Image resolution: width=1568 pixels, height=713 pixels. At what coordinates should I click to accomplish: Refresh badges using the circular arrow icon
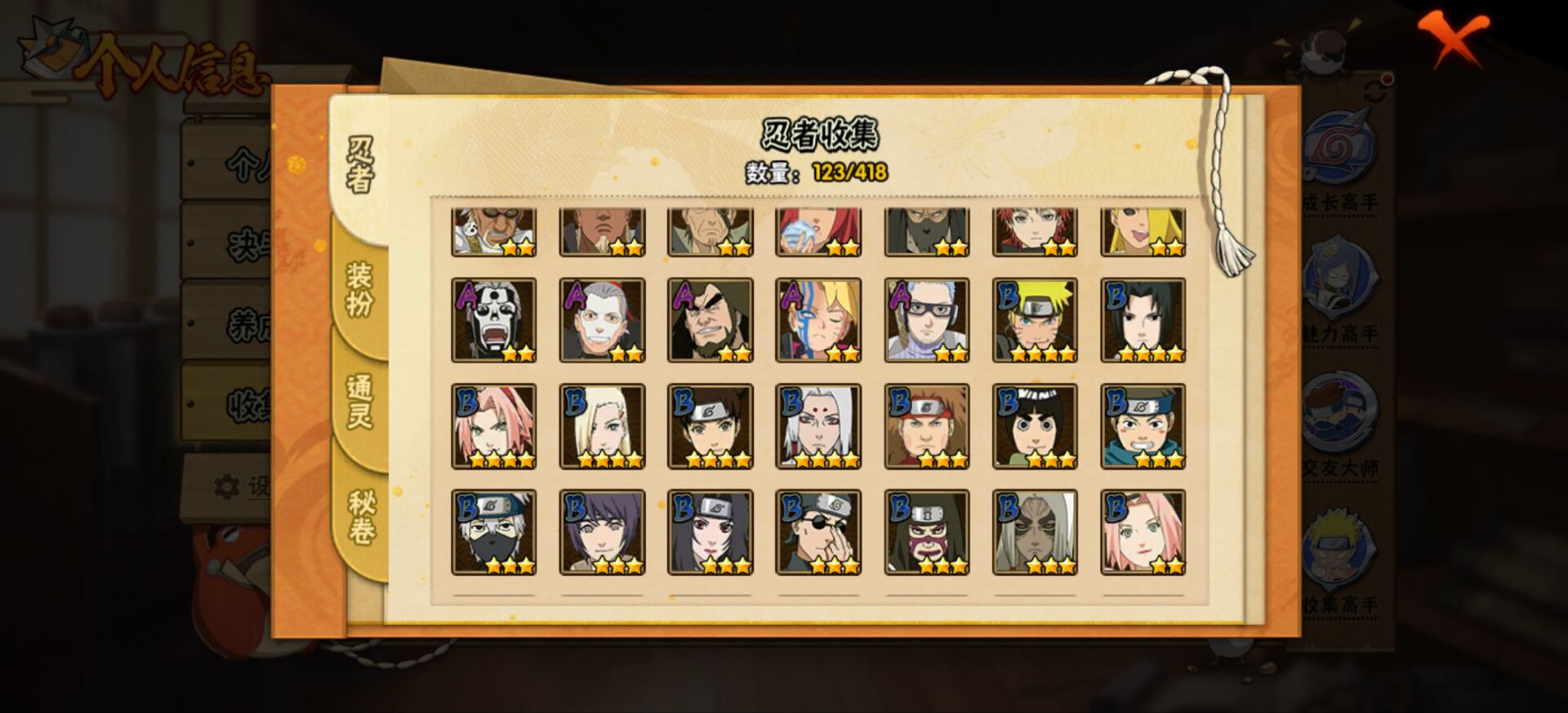pos(1374,89)
